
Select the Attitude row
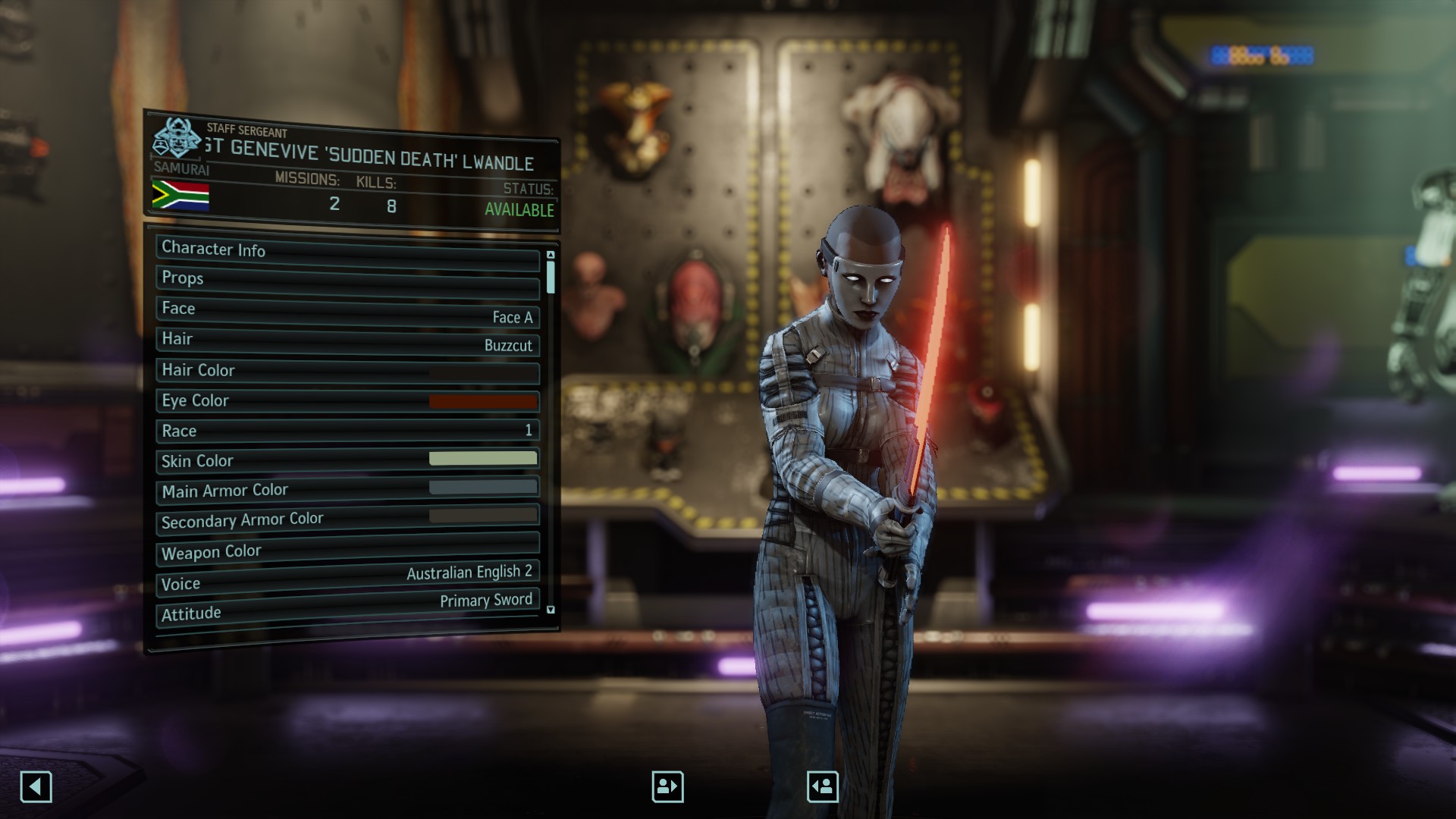pos(347,608)
